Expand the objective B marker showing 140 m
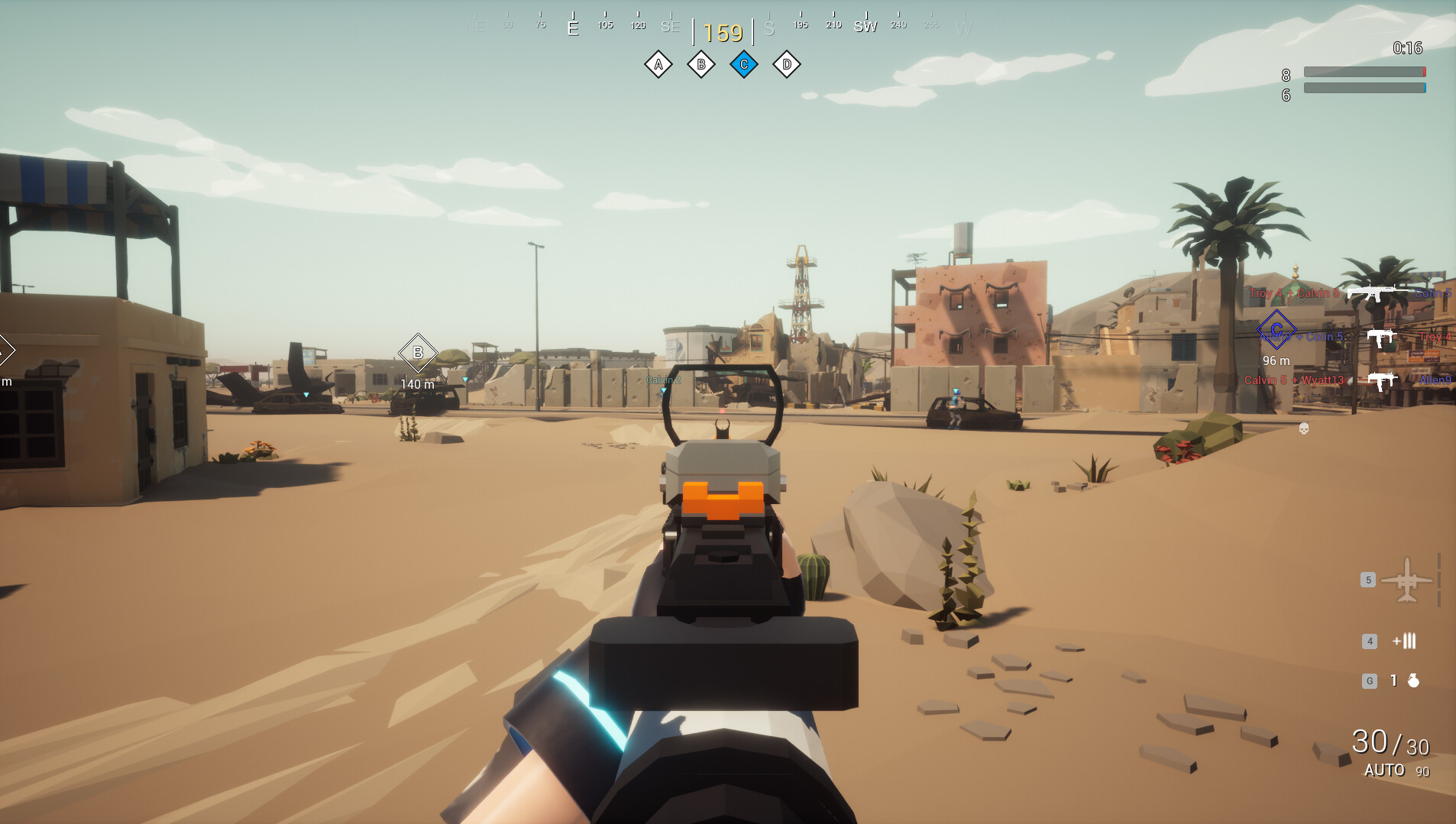This screenshot has width=1456, height=824. tap(417, 353)
